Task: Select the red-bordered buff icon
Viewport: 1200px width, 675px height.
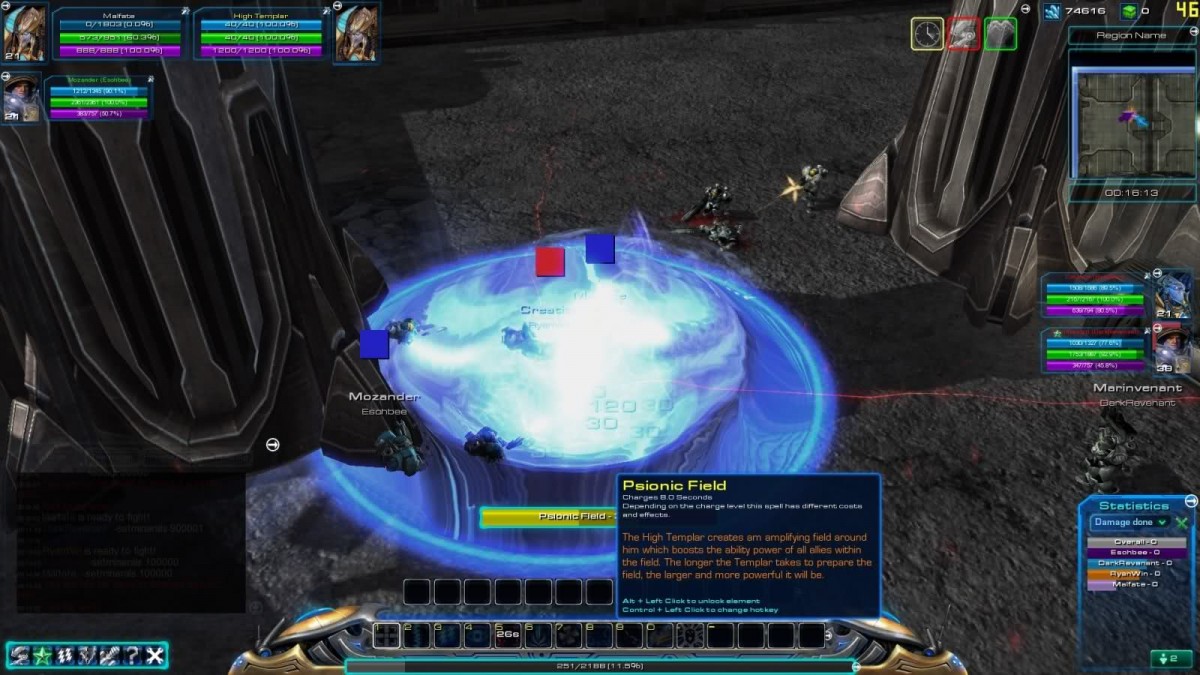Action: click(964, 34)
